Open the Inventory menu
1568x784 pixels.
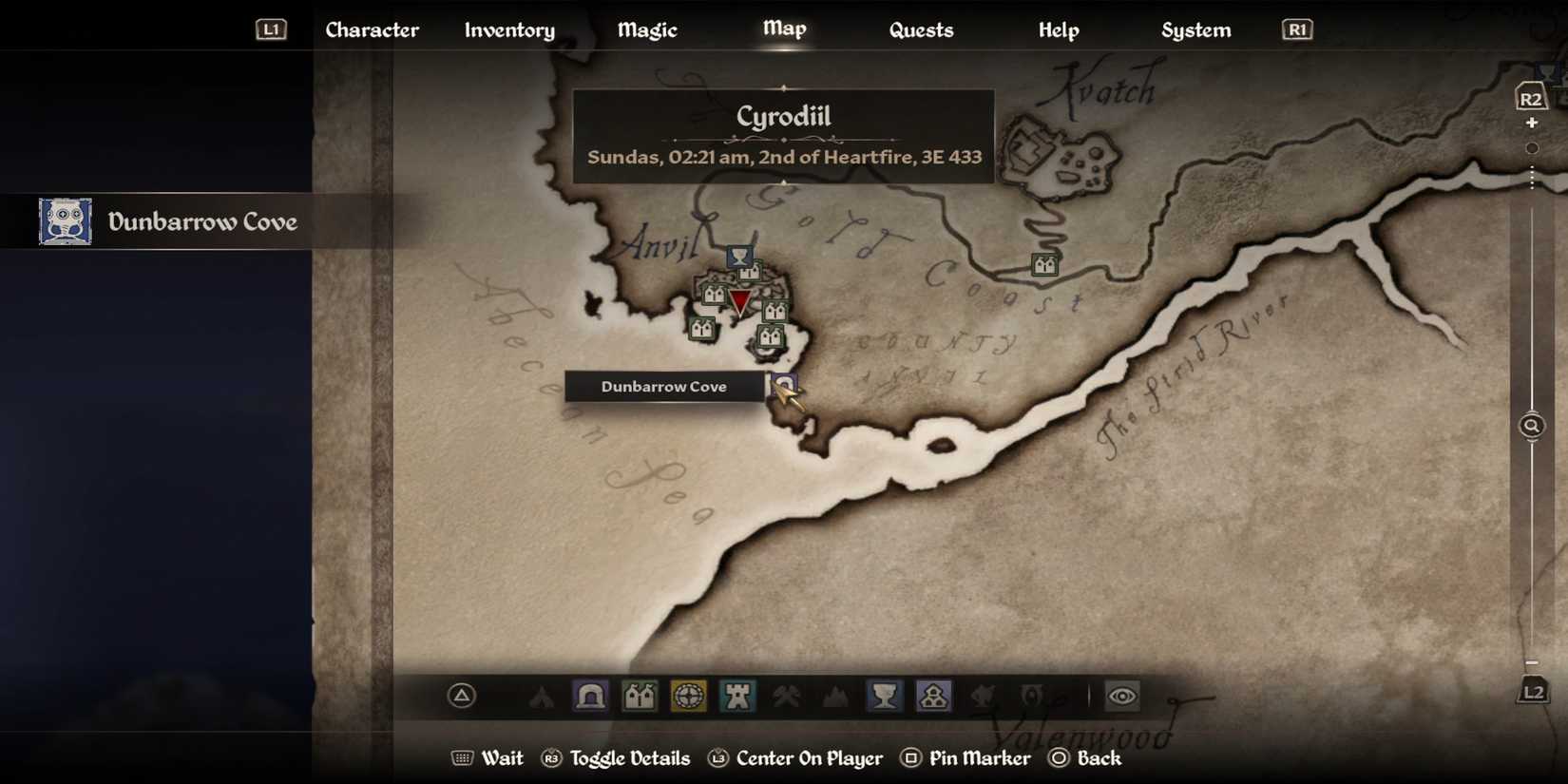pyautogui.click(x=509, y=29)
